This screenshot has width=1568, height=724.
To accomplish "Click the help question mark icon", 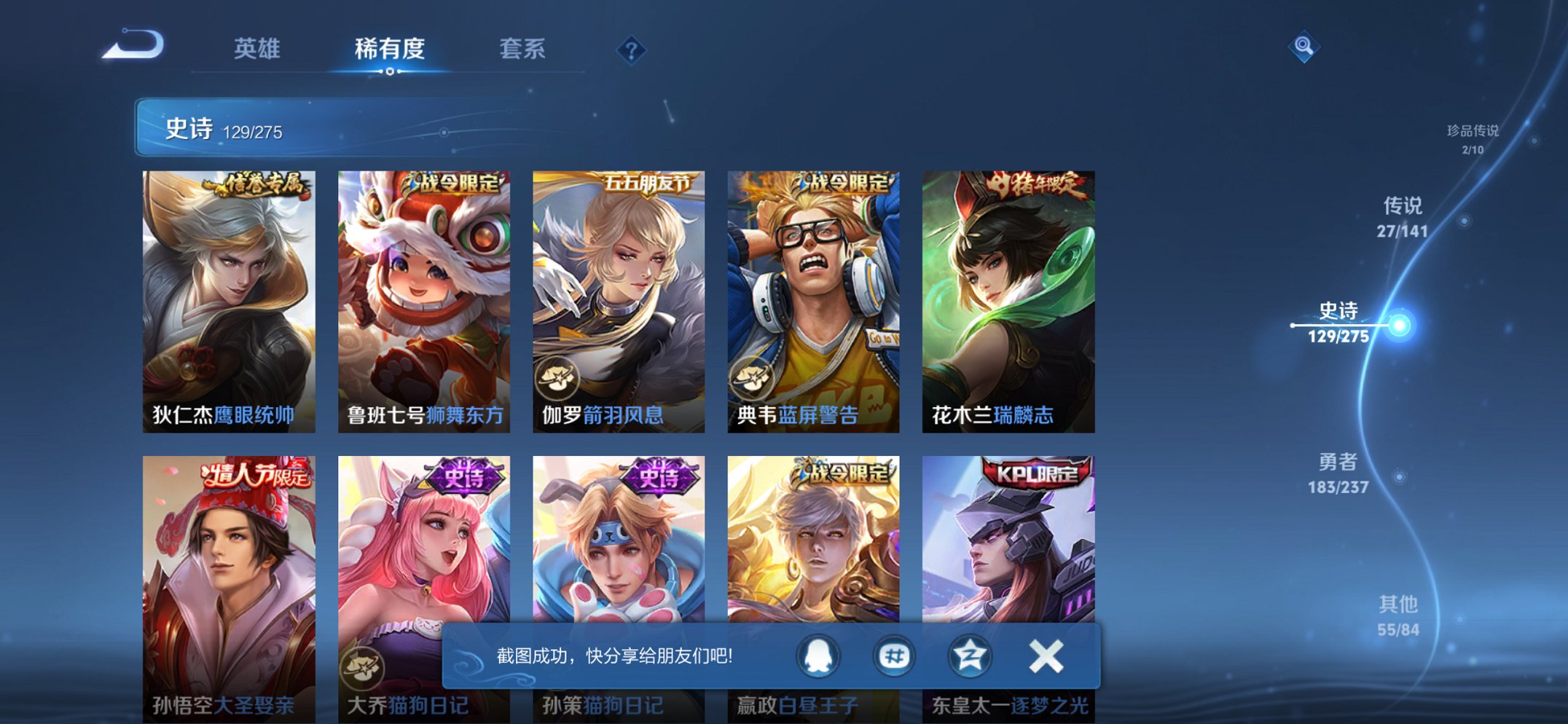I will click(x=632, y=50).
